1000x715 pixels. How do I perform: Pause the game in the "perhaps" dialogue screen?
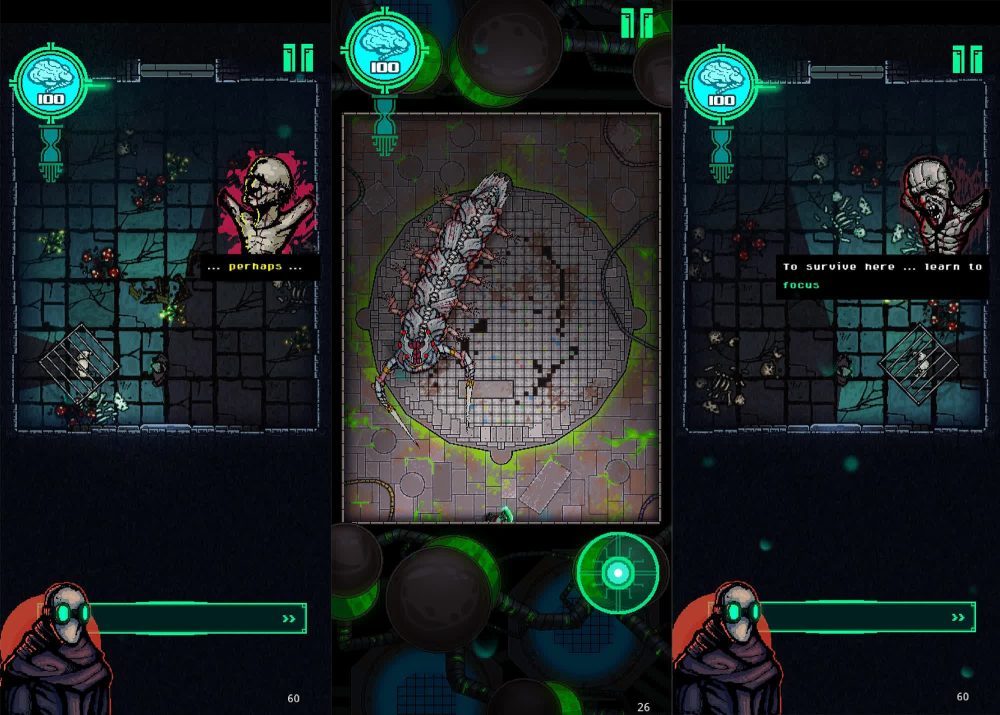[297, 58]
